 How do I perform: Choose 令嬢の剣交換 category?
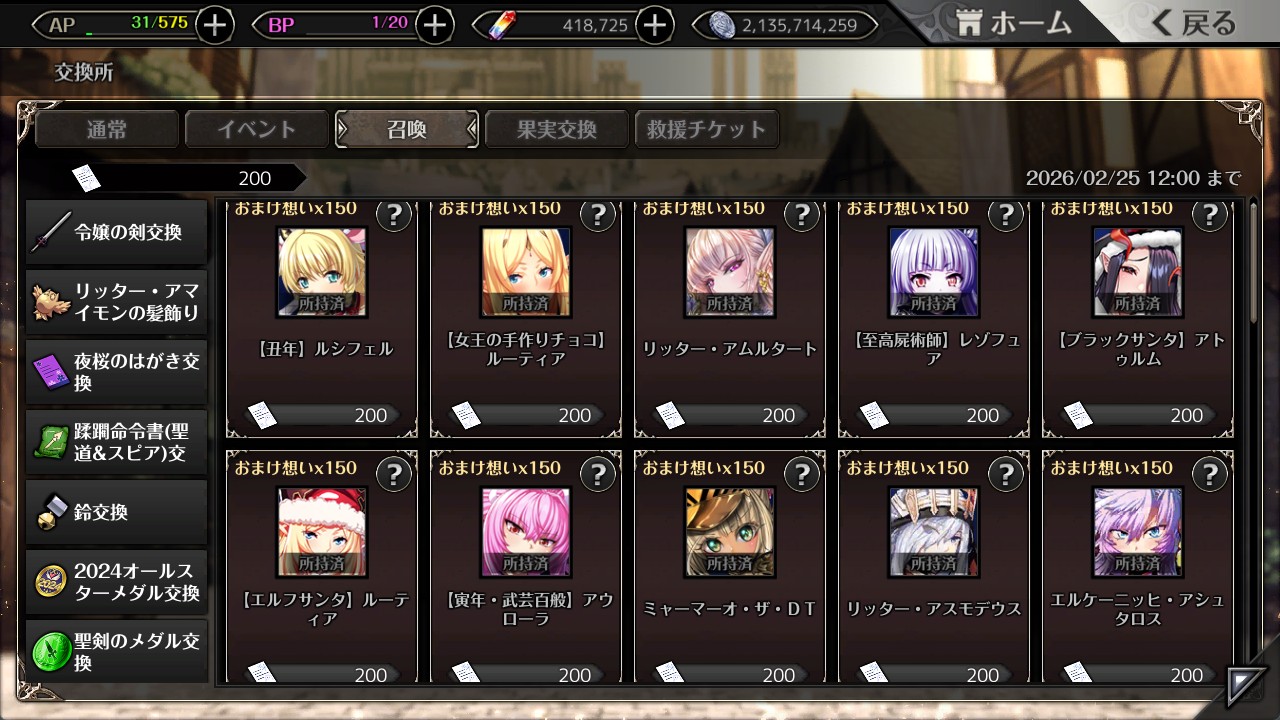pos(117,233)
